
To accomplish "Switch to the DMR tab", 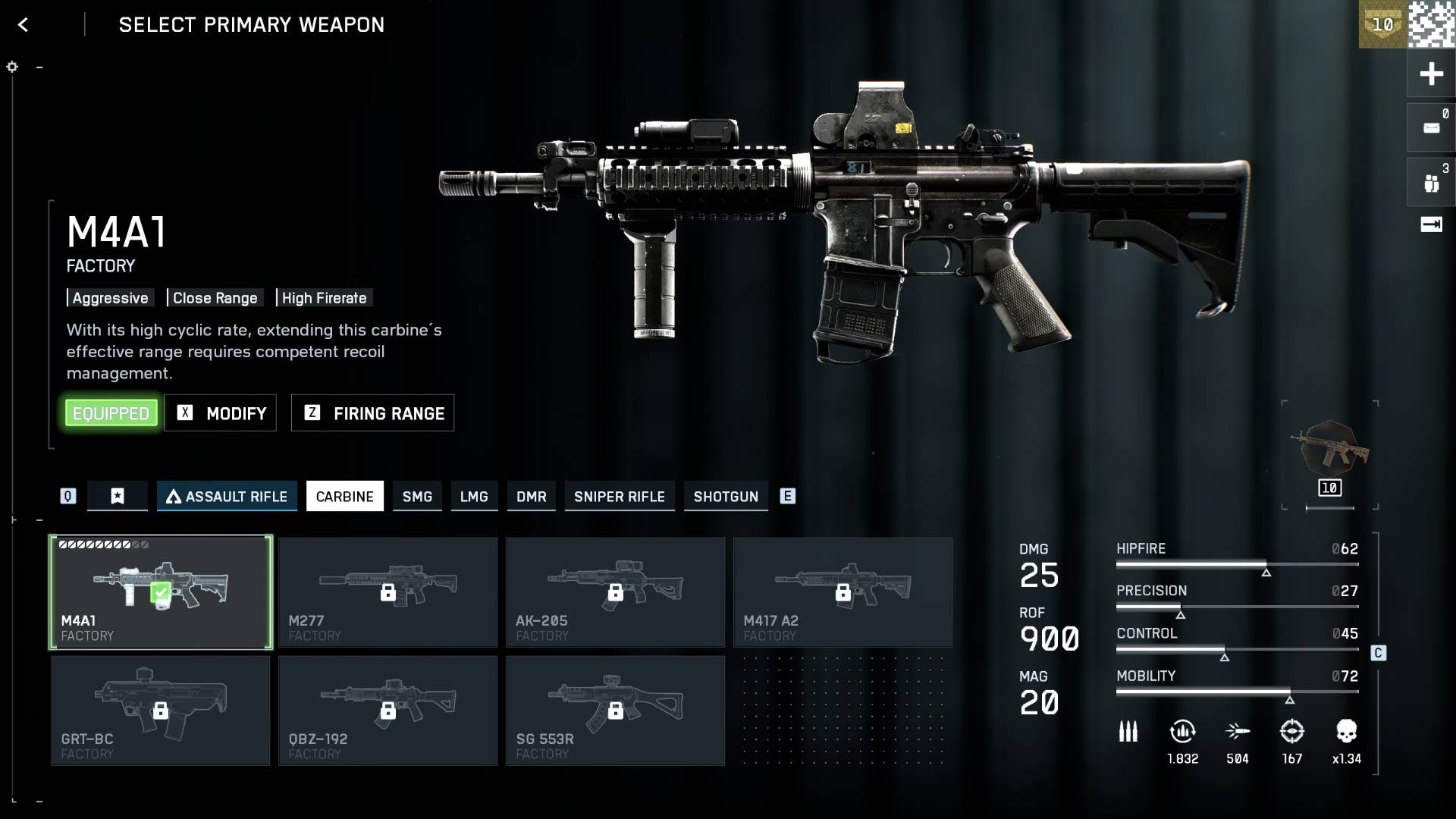I will (531, 497).
